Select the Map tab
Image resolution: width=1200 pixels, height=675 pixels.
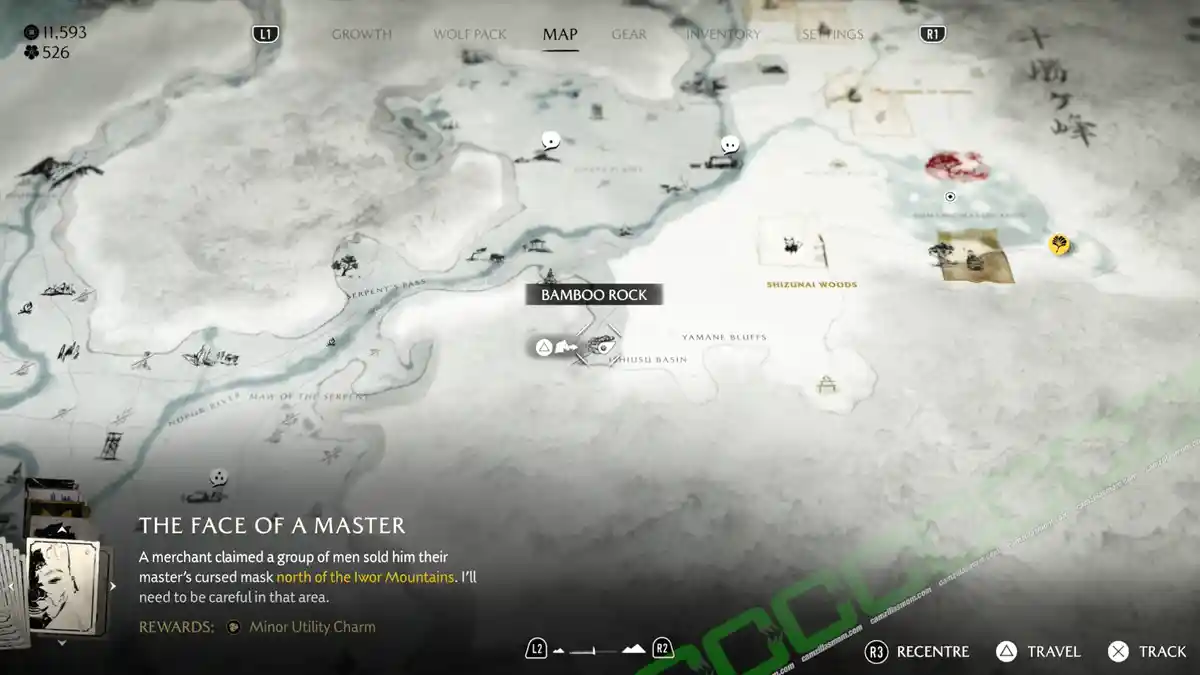coord(560,34)
